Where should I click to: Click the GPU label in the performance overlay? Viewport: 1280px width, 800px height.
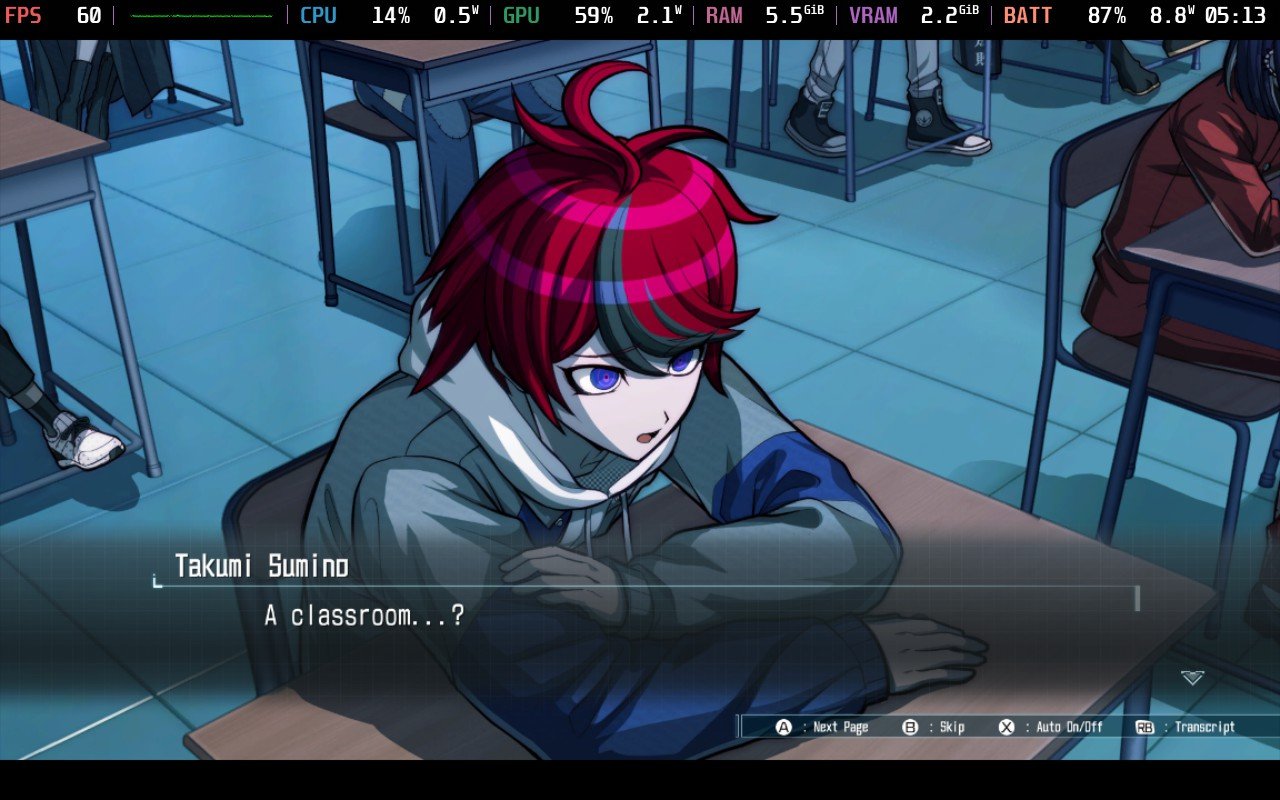click(520, 15)
